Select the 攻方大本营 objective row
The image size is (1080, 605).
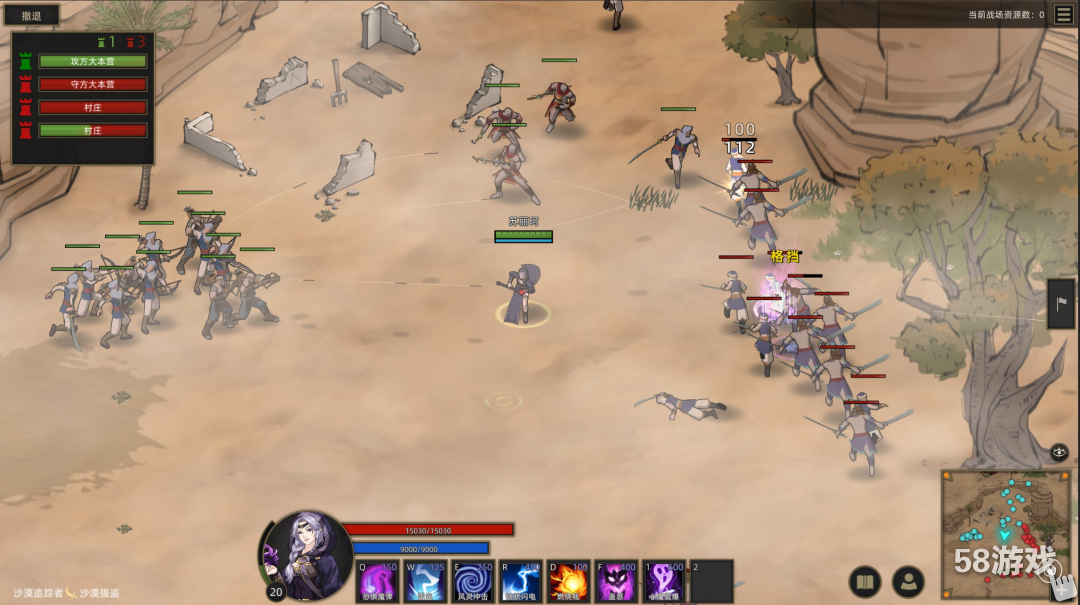(93, 61)
